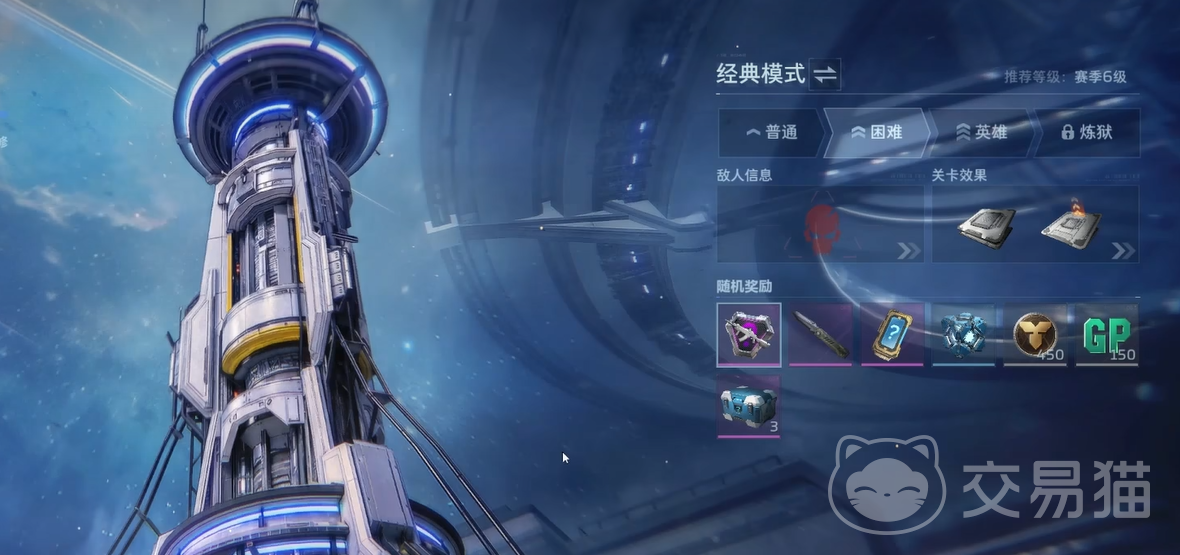Expand the 关卡效果 stage effects panel
The image size is (1180, 555).
point(1035,225)
